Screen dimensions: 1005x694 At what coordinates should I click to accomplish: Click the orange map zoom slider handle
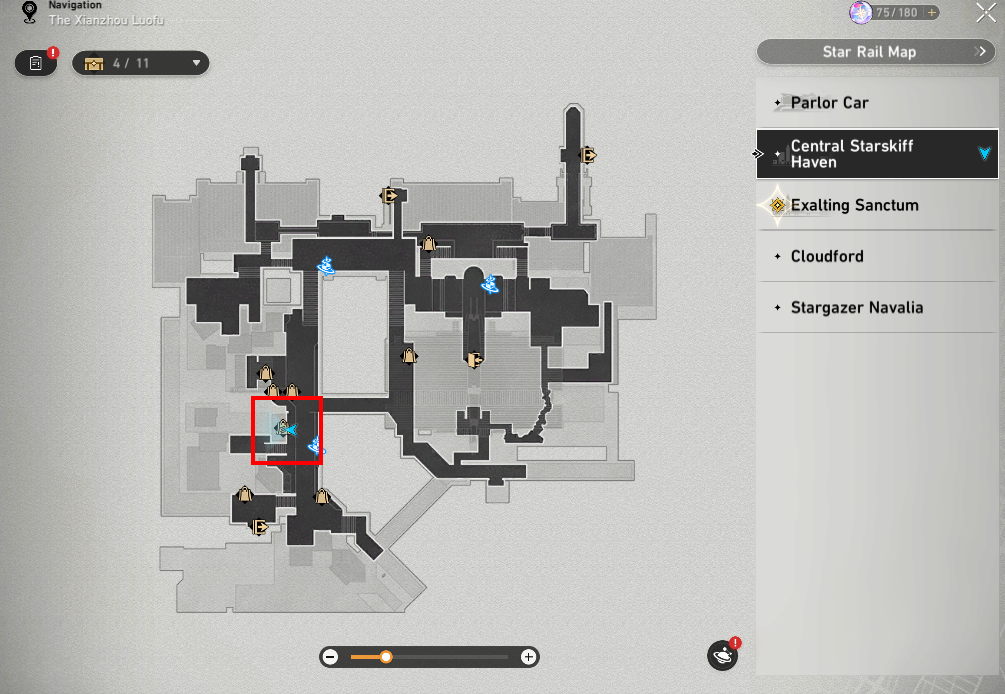pos(386,657)
